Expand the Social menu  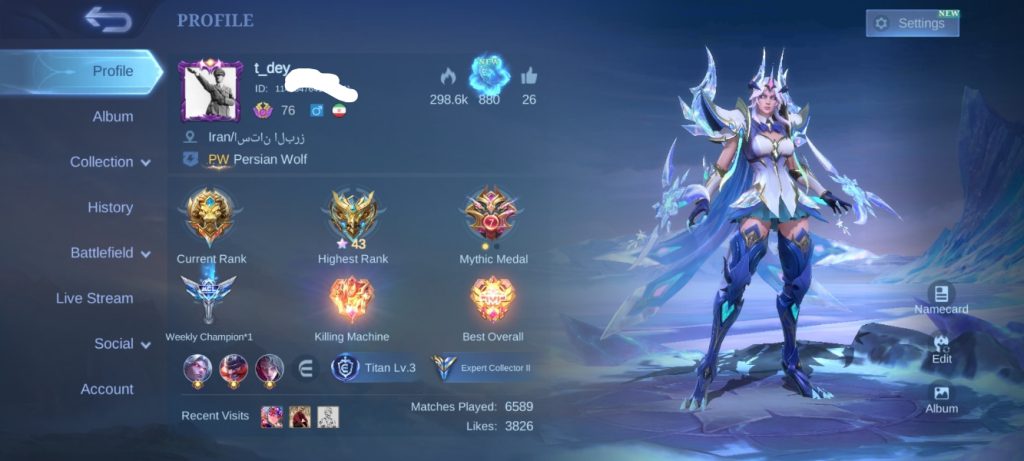pyautogui.click(x=122, y=344)
